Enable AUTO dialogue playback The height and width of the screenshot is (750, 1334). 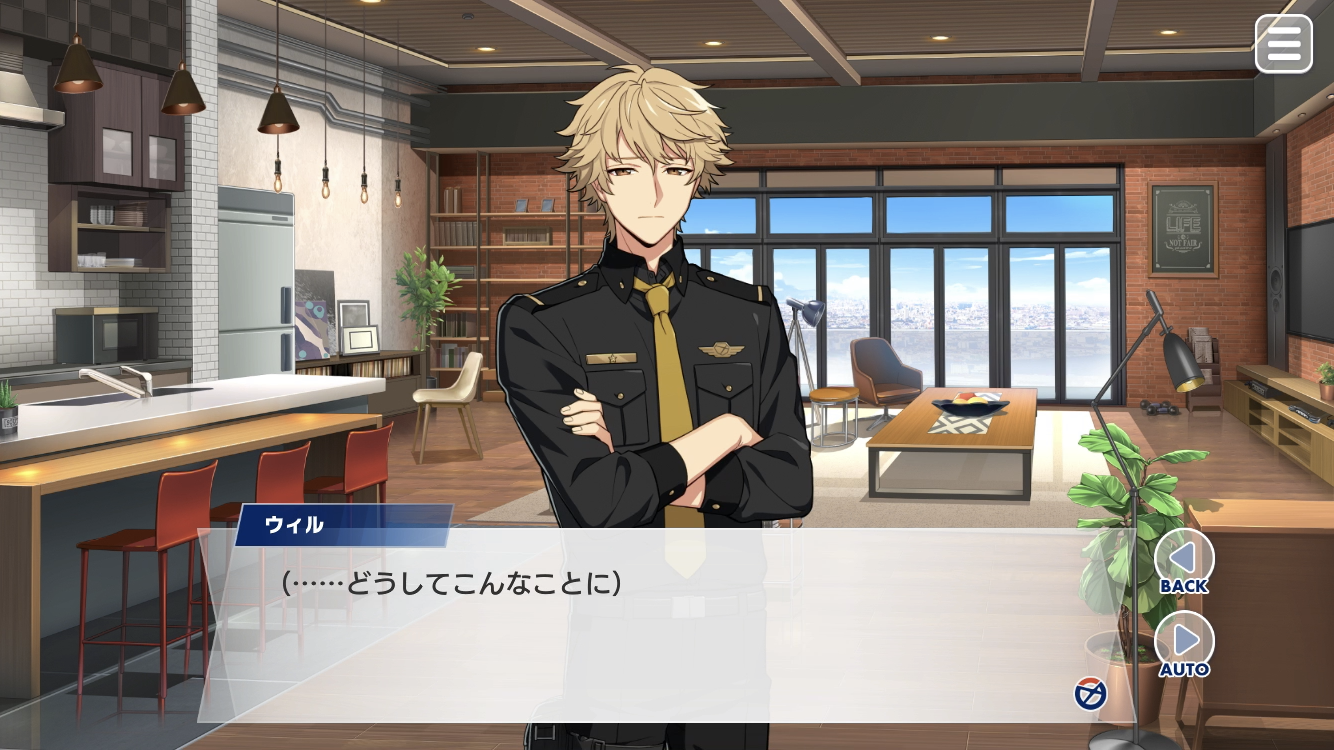pos(1184,643)
